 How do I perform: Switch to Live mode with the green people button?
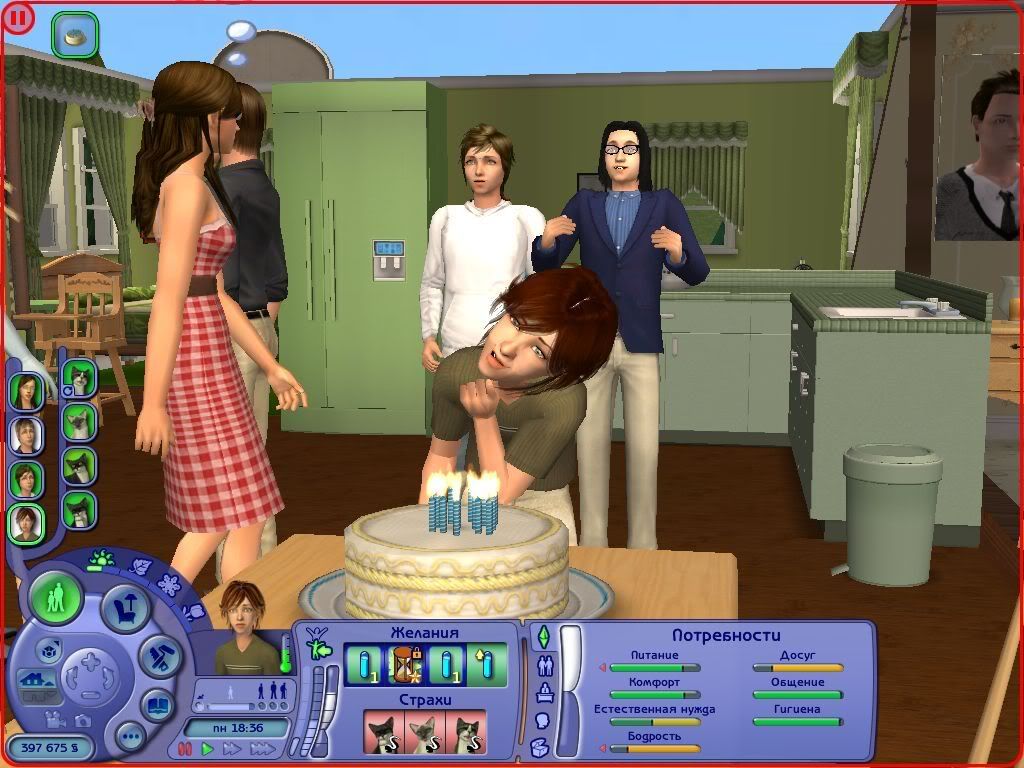point(56,598)
